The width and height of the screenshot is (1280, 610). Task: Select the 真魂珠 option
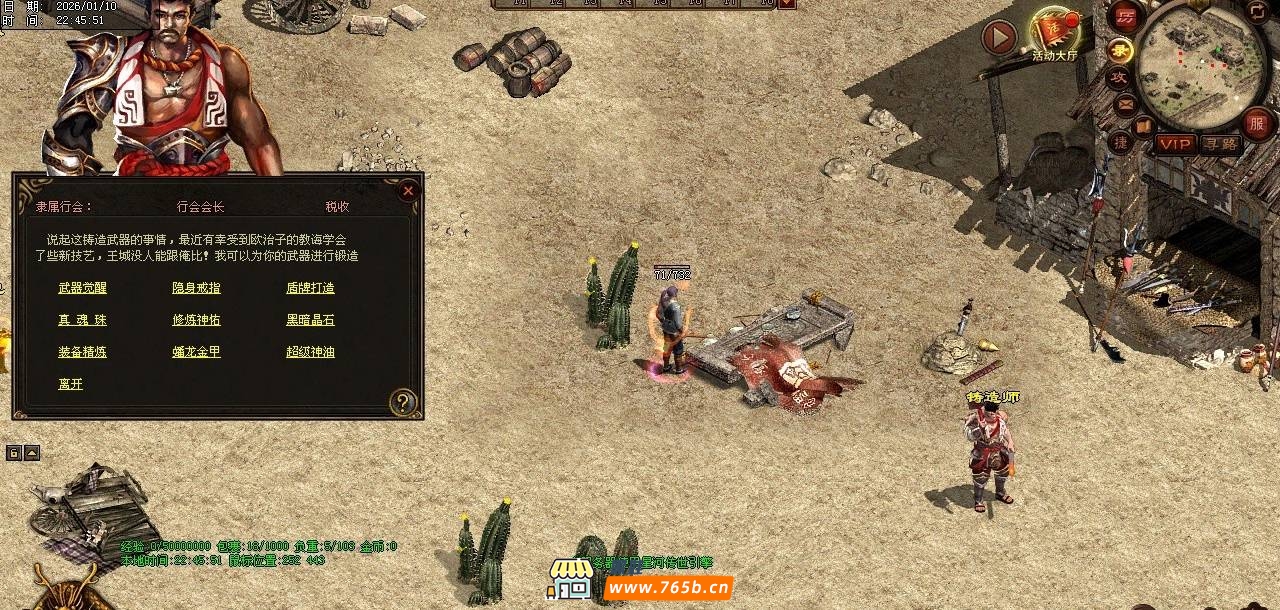pos(82,320)
